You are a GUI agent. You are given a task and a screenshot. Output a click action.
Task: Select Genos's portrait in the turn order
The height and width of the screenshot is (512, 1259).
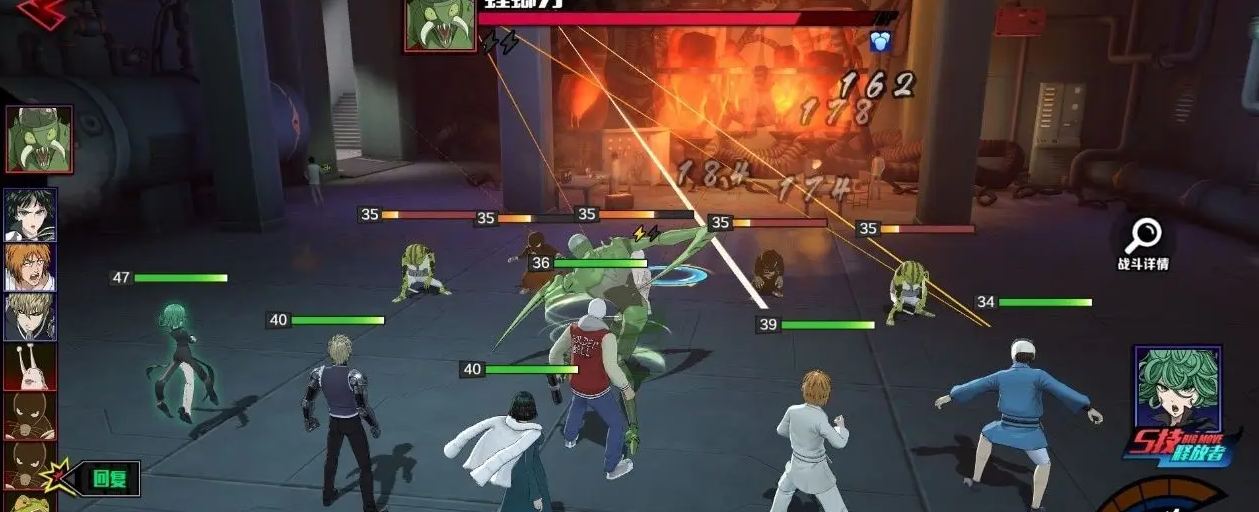click(x=30, y=317)
